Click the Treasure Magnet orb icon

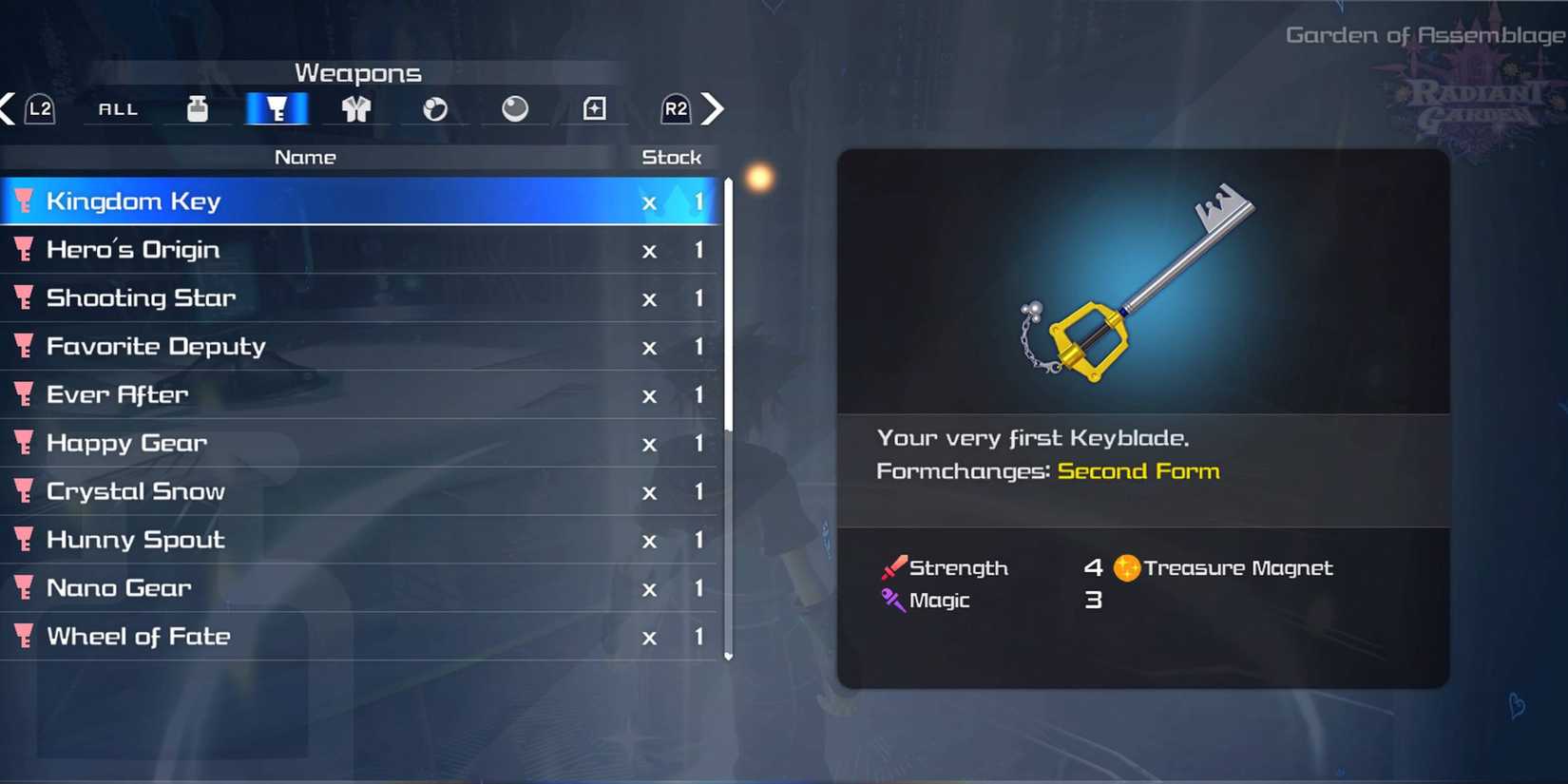click(x=1126, y=567)
